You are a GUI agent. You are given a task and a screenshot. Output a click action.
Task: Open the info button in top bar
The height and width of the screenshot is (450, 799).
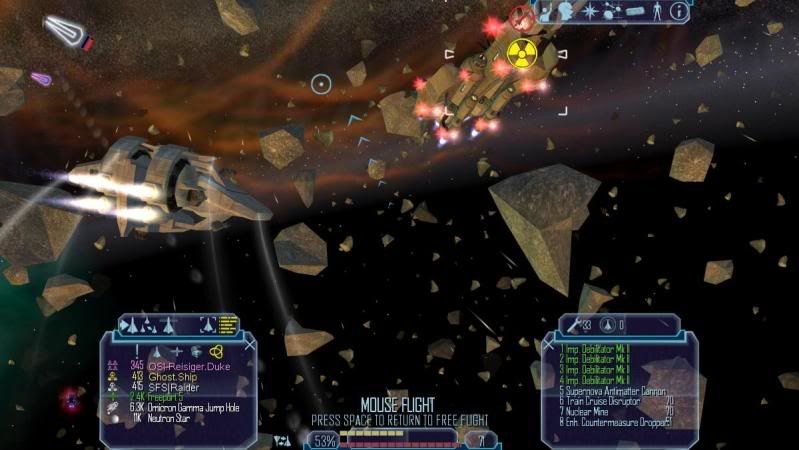(x=679, y=11)
